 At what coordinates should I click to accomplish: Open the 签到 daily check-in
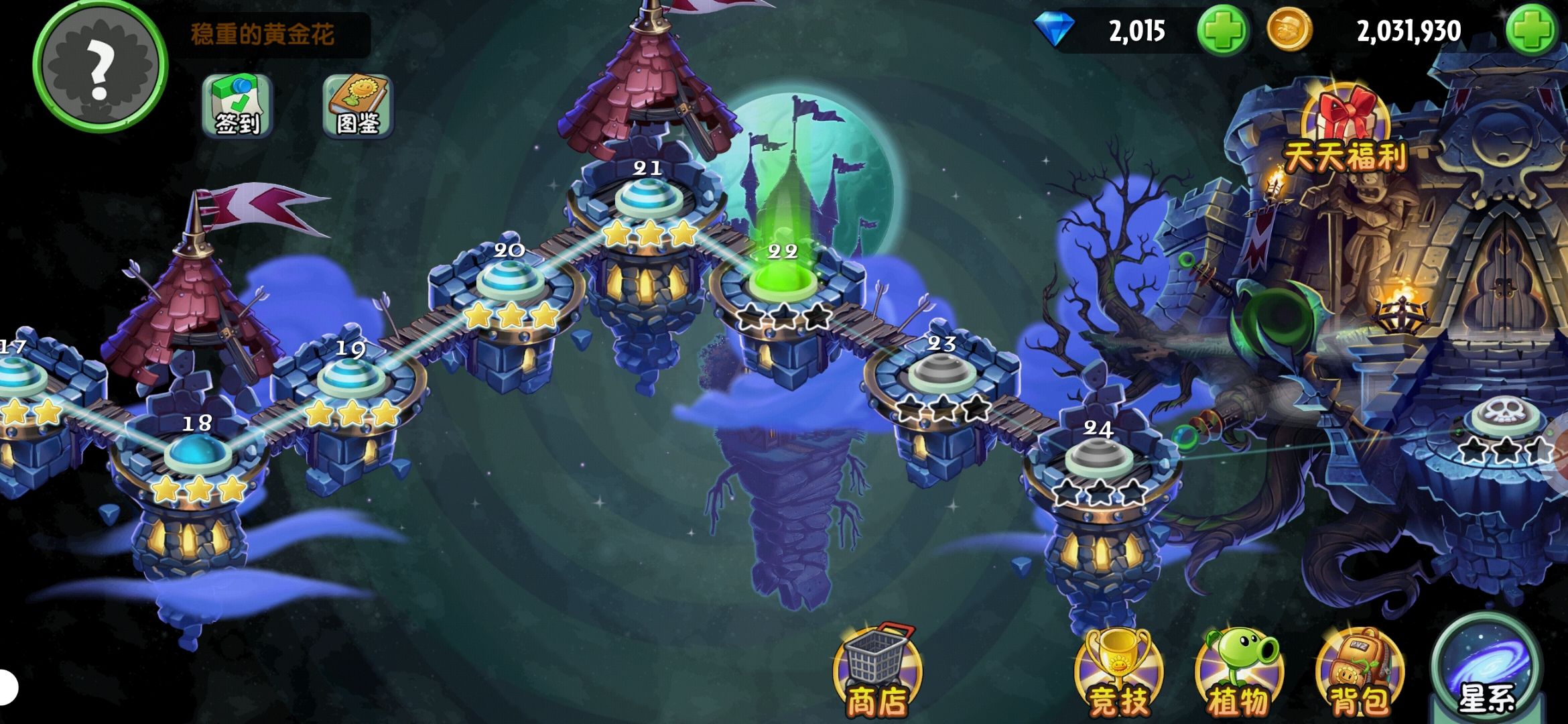point(237,106)
